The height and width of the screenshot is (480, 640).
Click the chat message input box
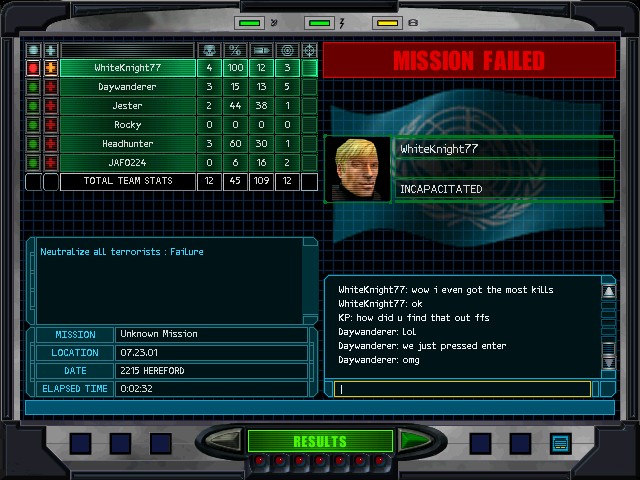point(460,389)
